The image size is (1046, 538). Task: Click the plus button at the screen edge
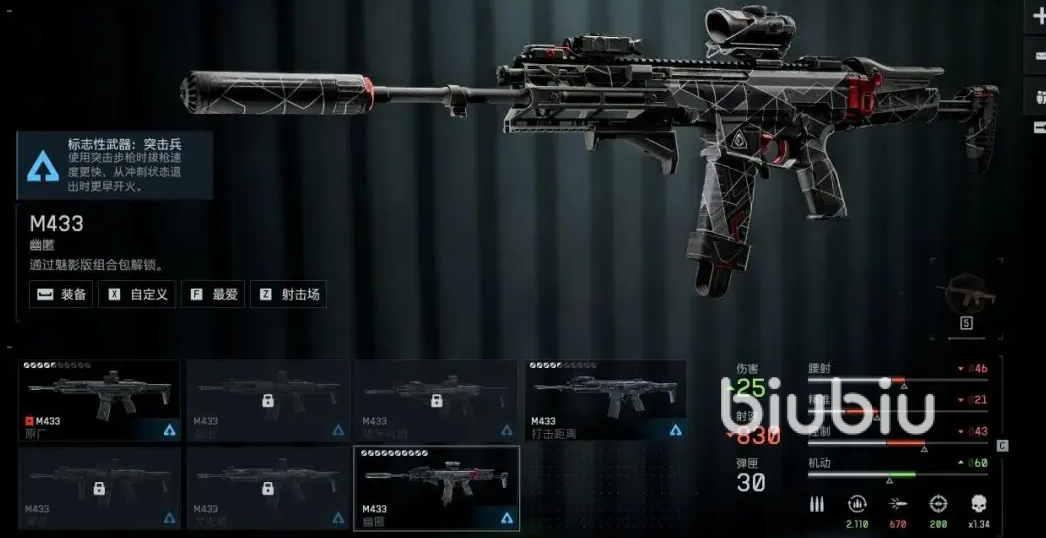(1037, 18)
